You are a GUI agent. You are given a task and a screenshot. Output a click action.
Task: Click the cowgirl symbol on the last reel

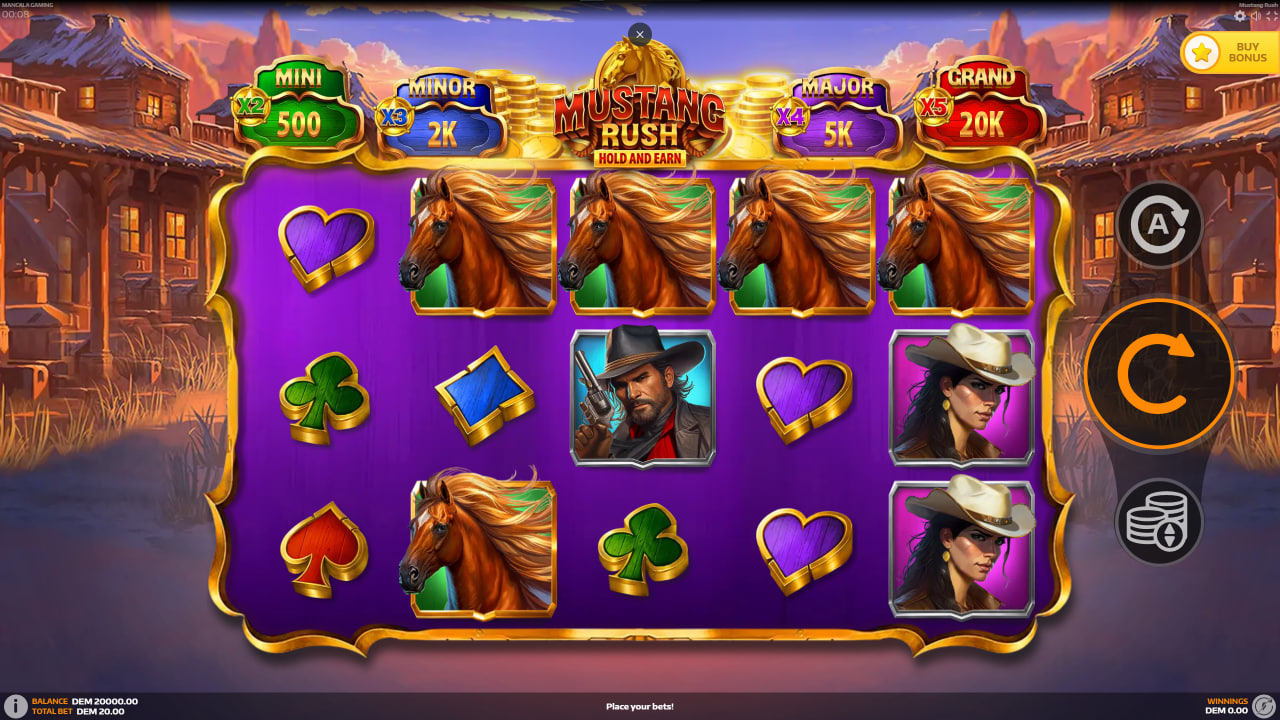[x=962, y=397]
